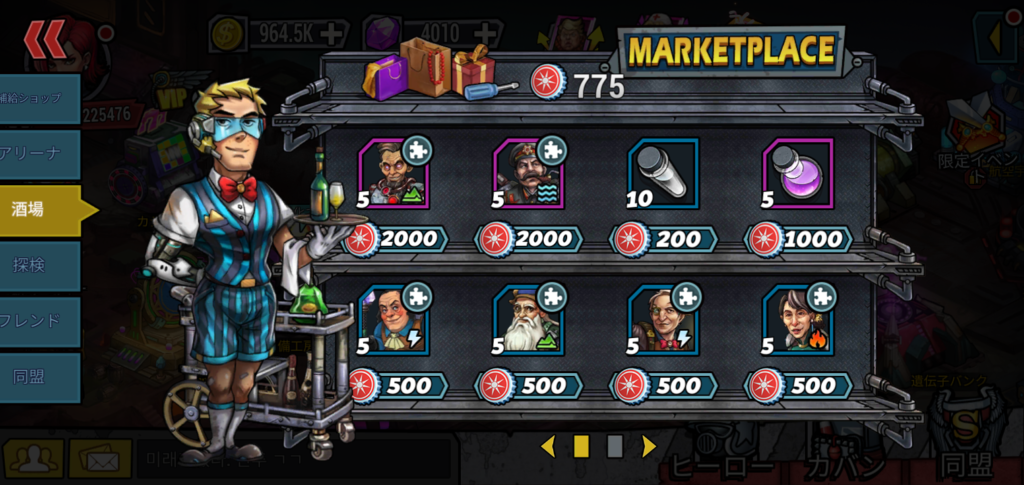Open the mail envelope icon
This screenshot has width=1024, height=485.
click(x=97, y=459)
